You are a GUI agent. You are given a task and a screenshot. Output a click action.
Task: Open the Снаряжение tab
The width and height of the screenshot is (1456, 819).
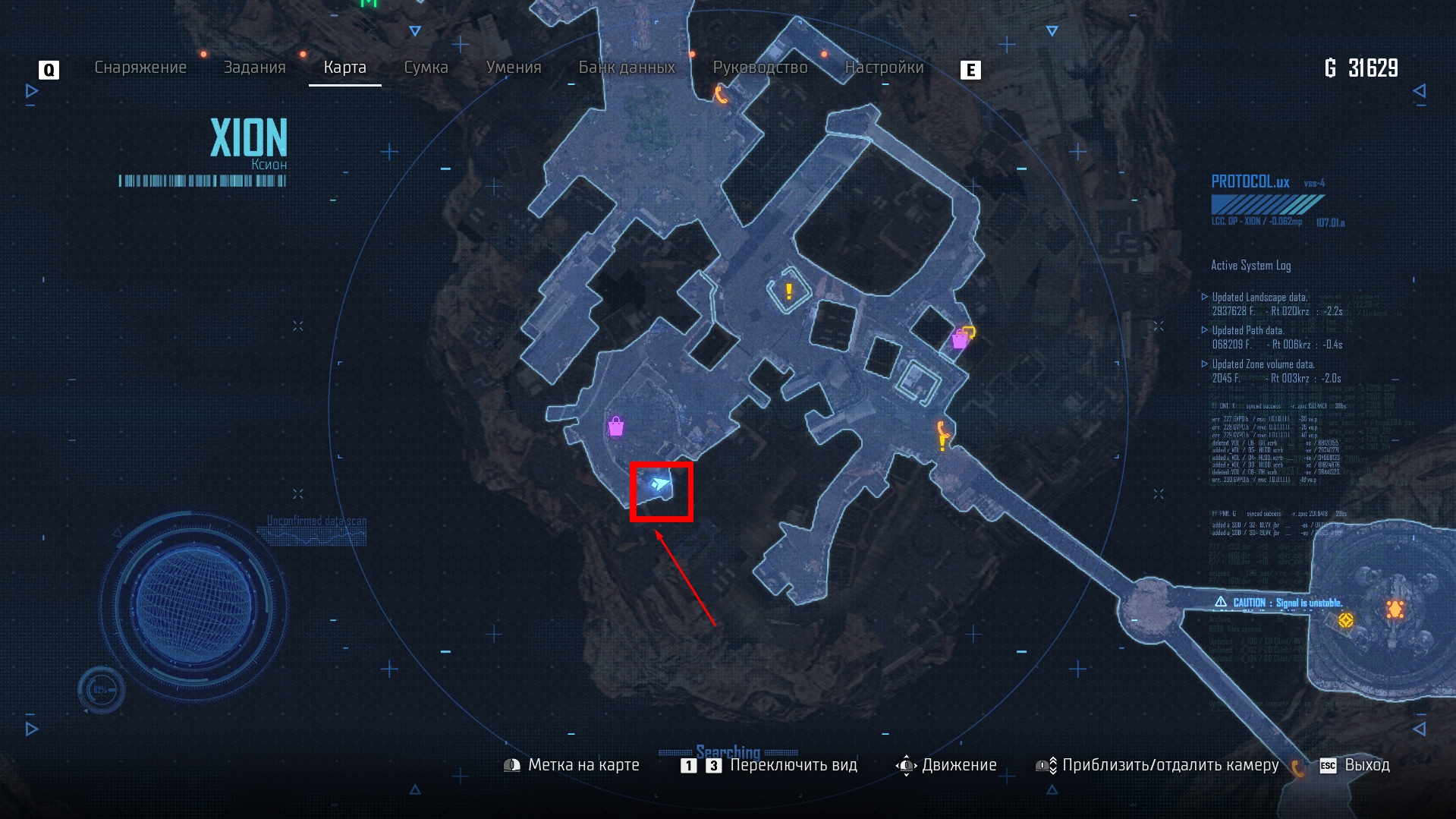[x=140, y=68]
